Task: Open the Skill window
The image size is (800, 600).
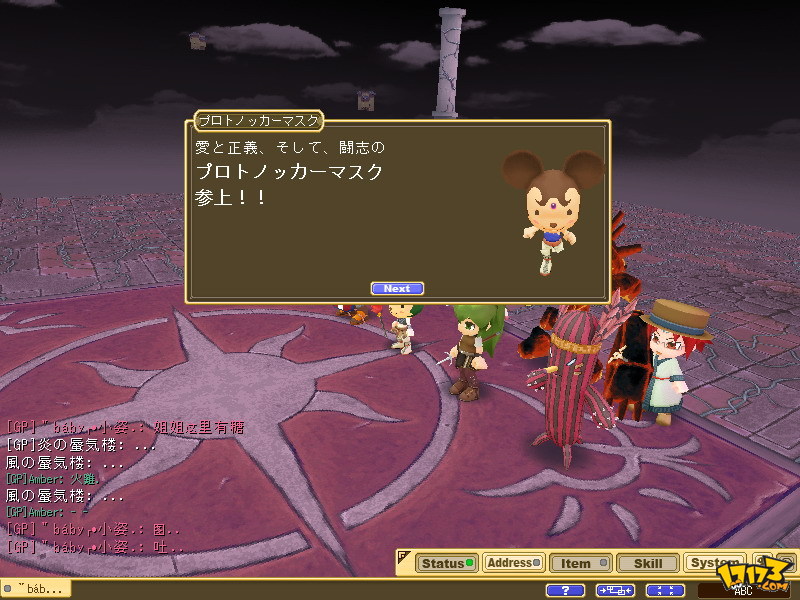Action: [x=647, y=563]
